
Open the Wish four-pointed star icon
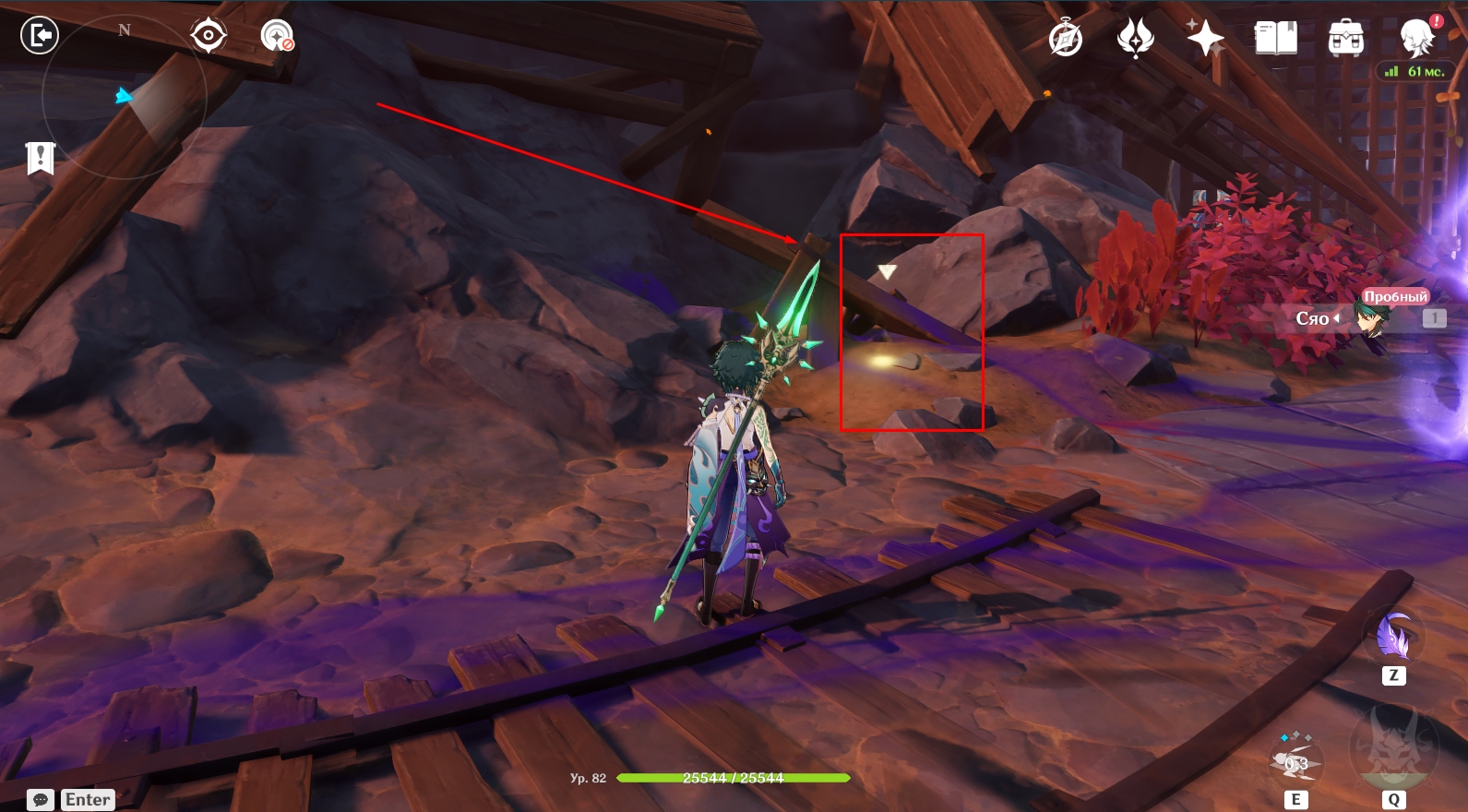click(x=1205, y=39)
